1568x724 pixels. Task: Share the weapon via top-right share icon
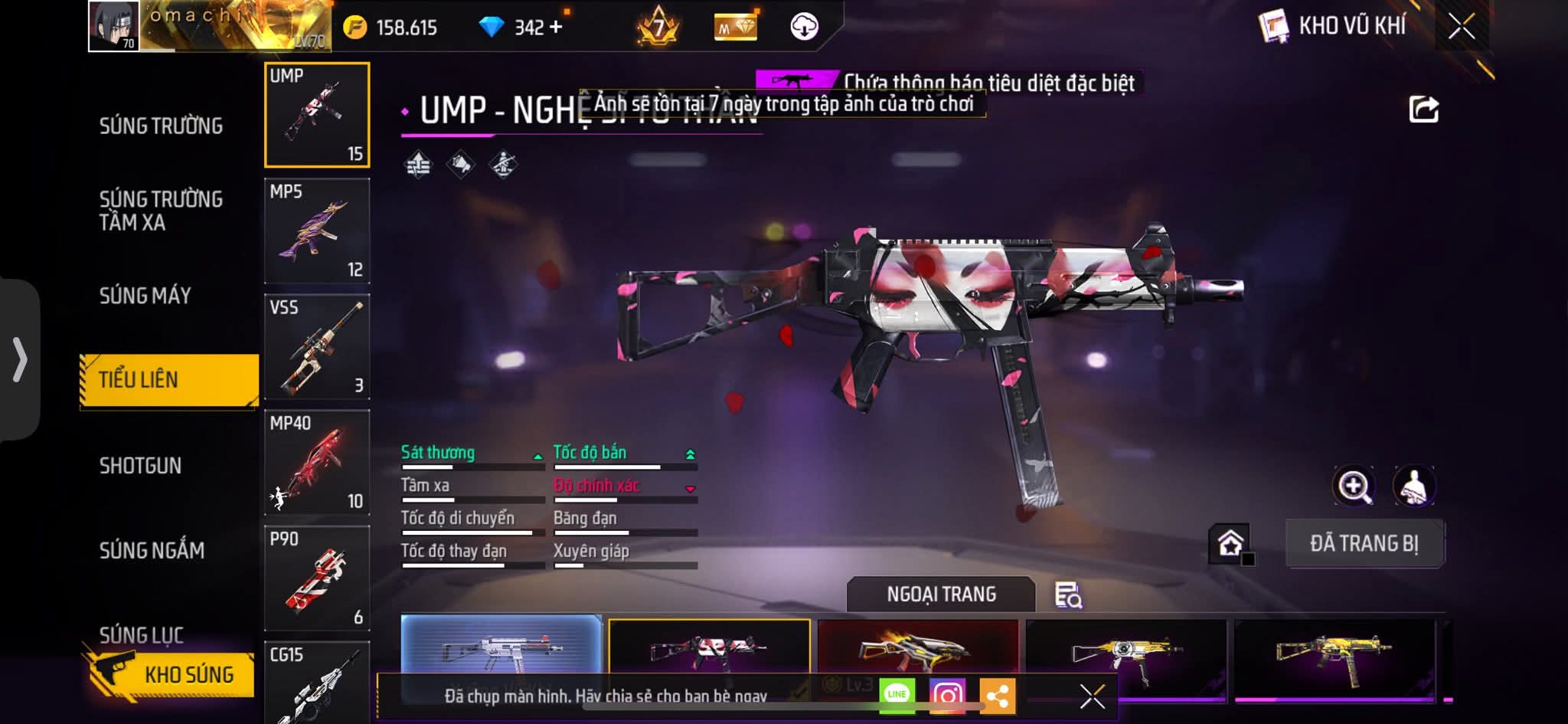point(1423,110)
